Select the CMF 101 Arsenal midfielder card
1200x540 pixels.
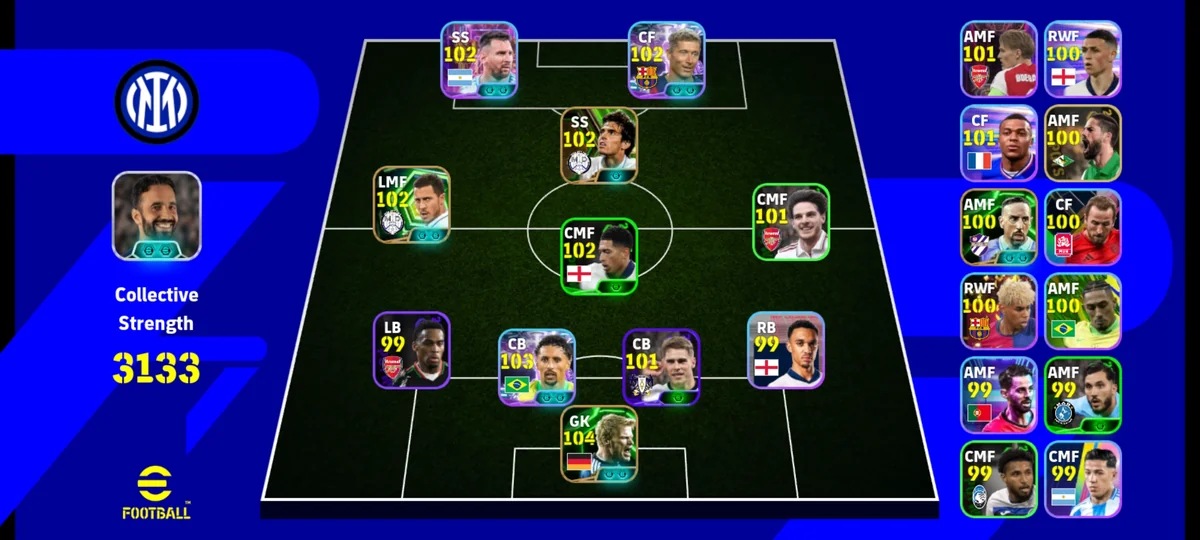[791, 222]
